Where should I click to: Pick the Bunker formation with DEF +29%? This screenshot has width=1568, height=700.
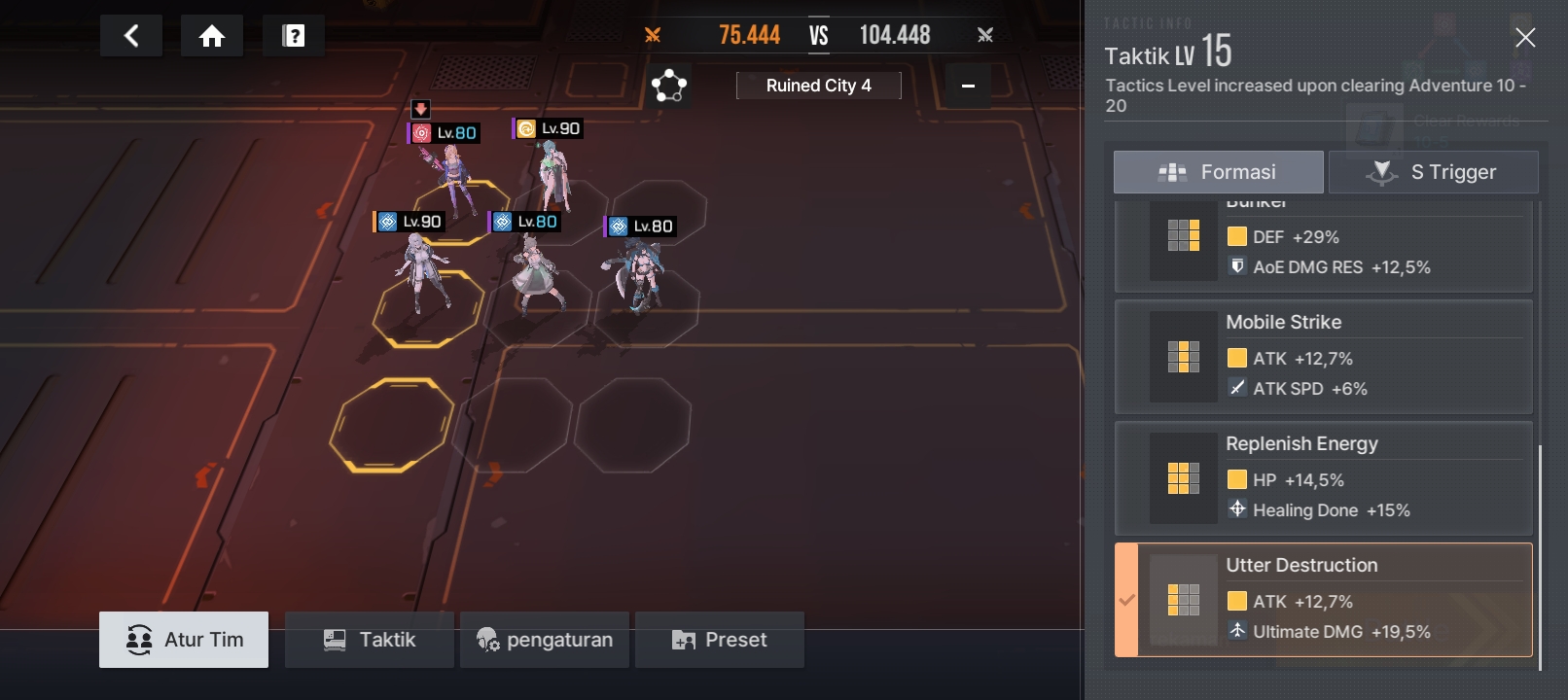(x=1323, y=247)
